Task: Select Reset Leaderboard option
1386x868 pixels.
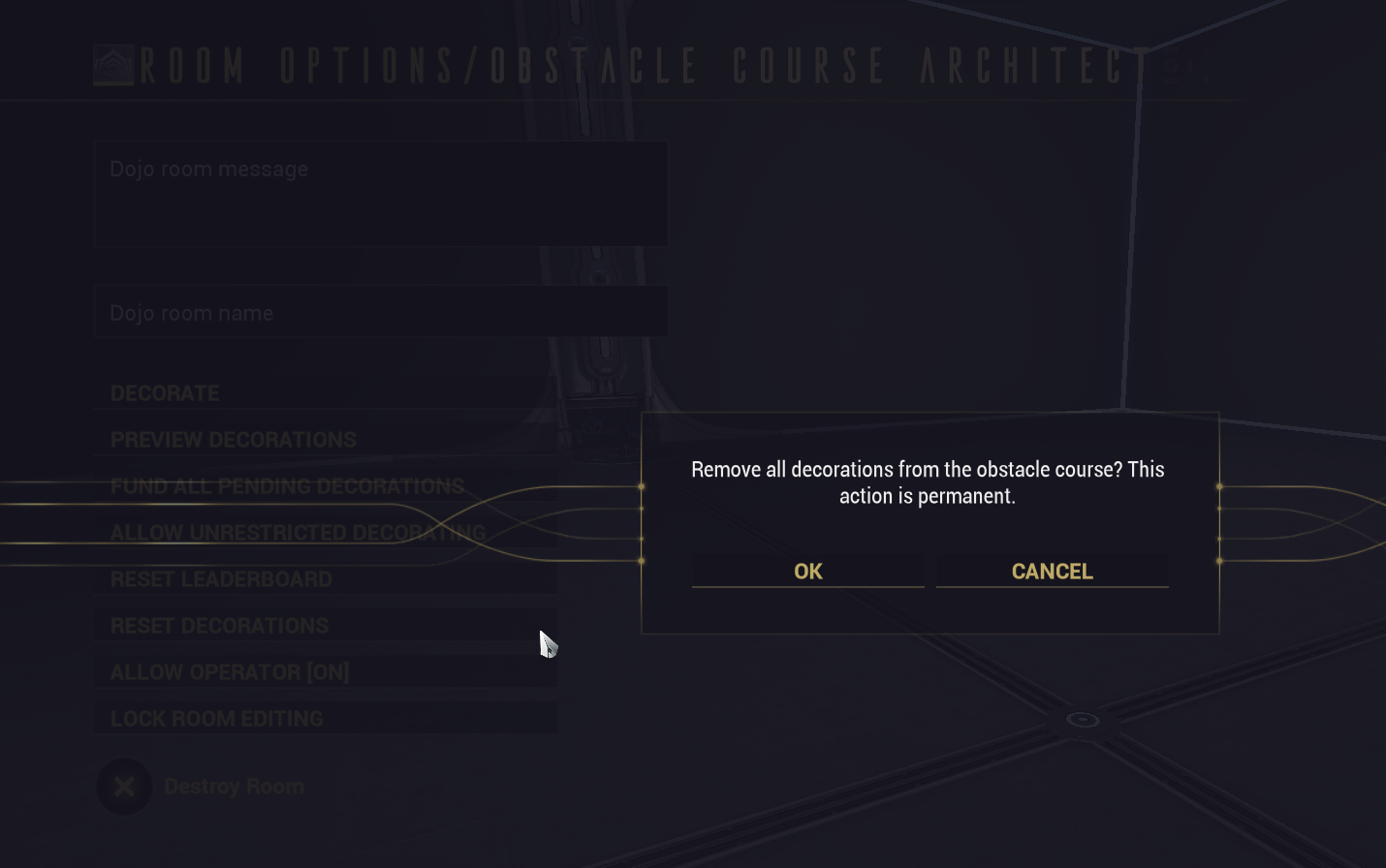Action: pos(326,579)
